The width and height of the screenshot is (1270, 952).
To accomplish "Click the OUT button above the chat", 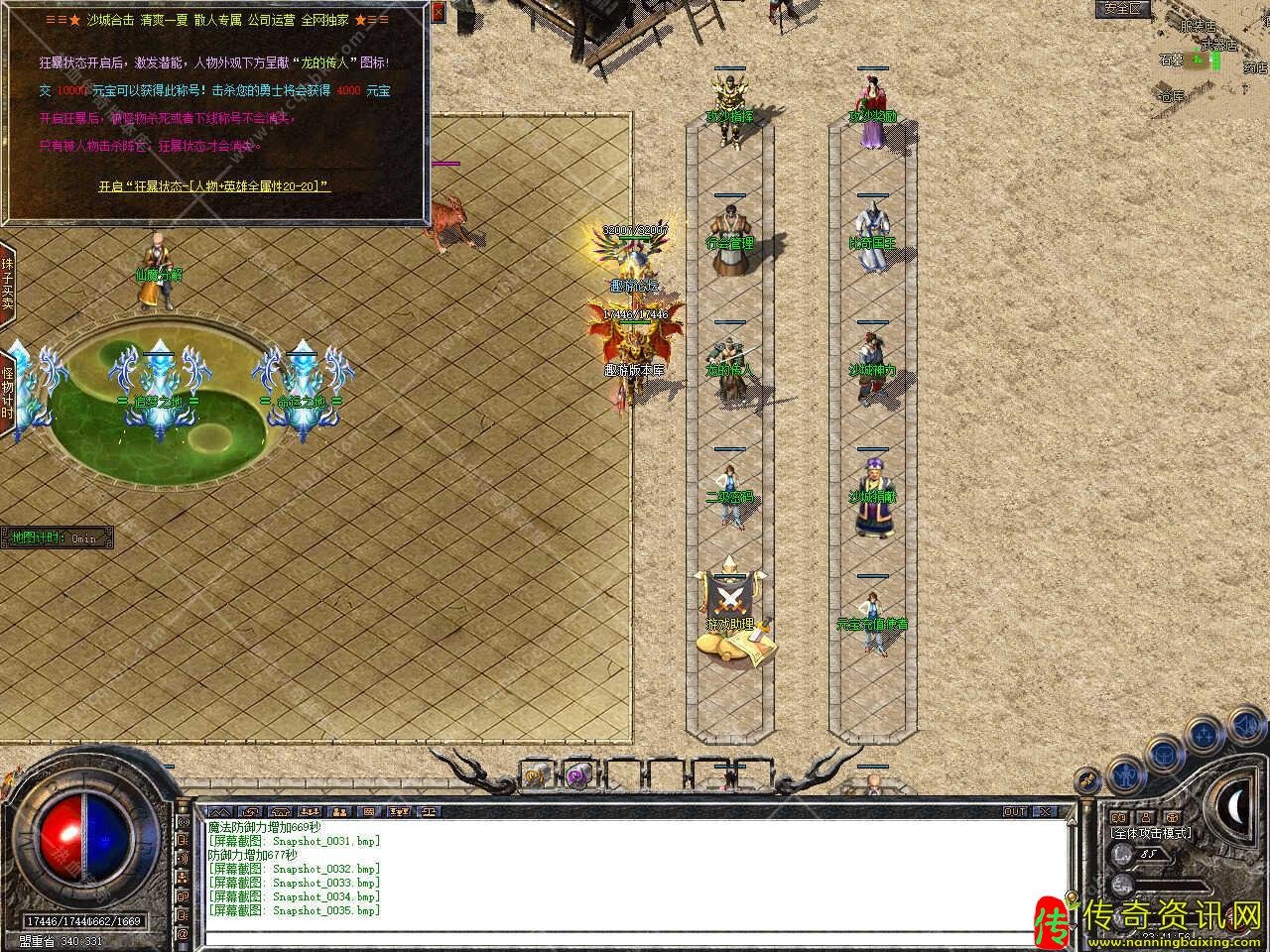I will (x=1015, y=811).
